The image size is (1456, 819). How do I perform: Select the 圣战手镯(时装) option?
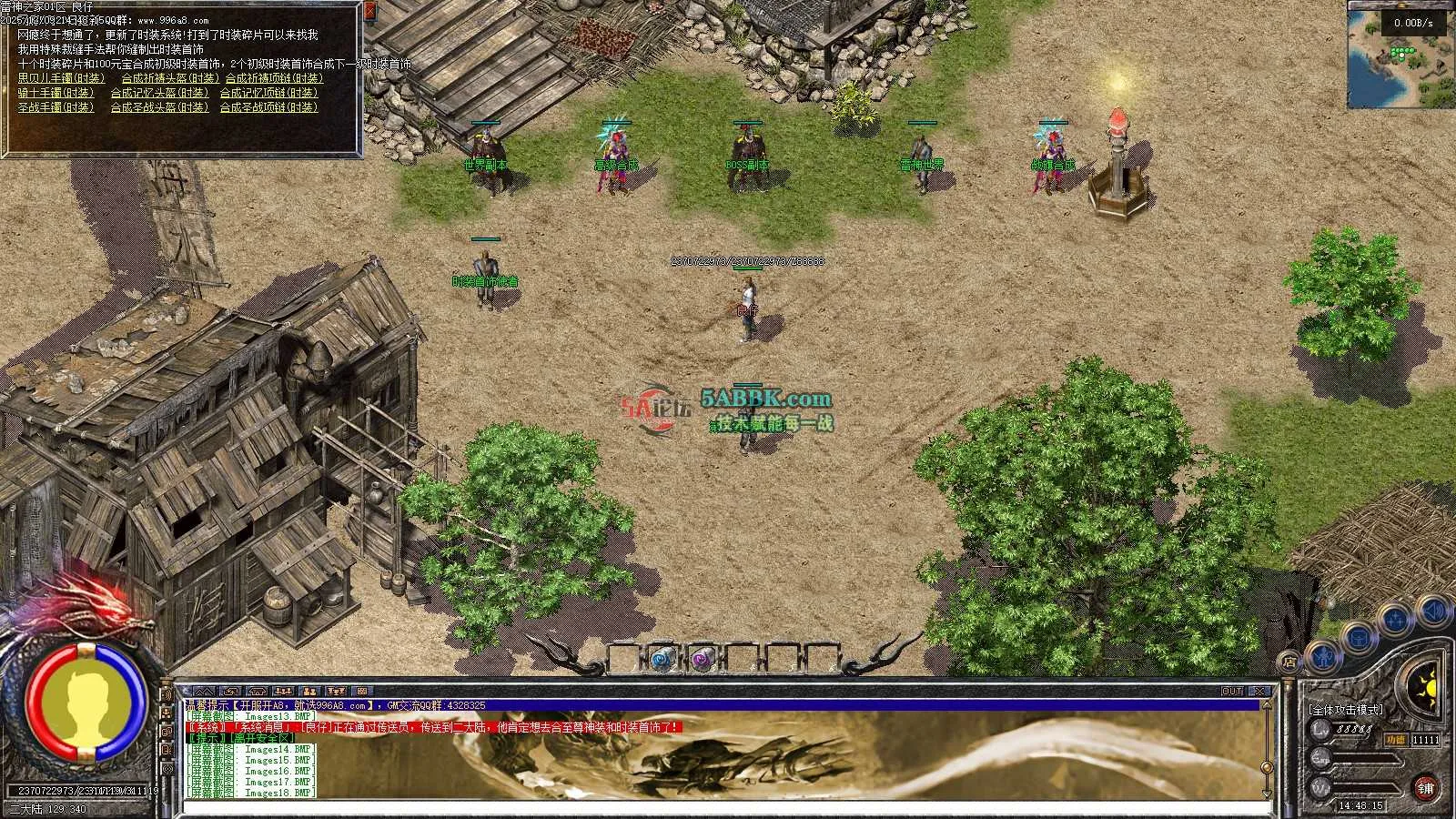click(56, 107)
